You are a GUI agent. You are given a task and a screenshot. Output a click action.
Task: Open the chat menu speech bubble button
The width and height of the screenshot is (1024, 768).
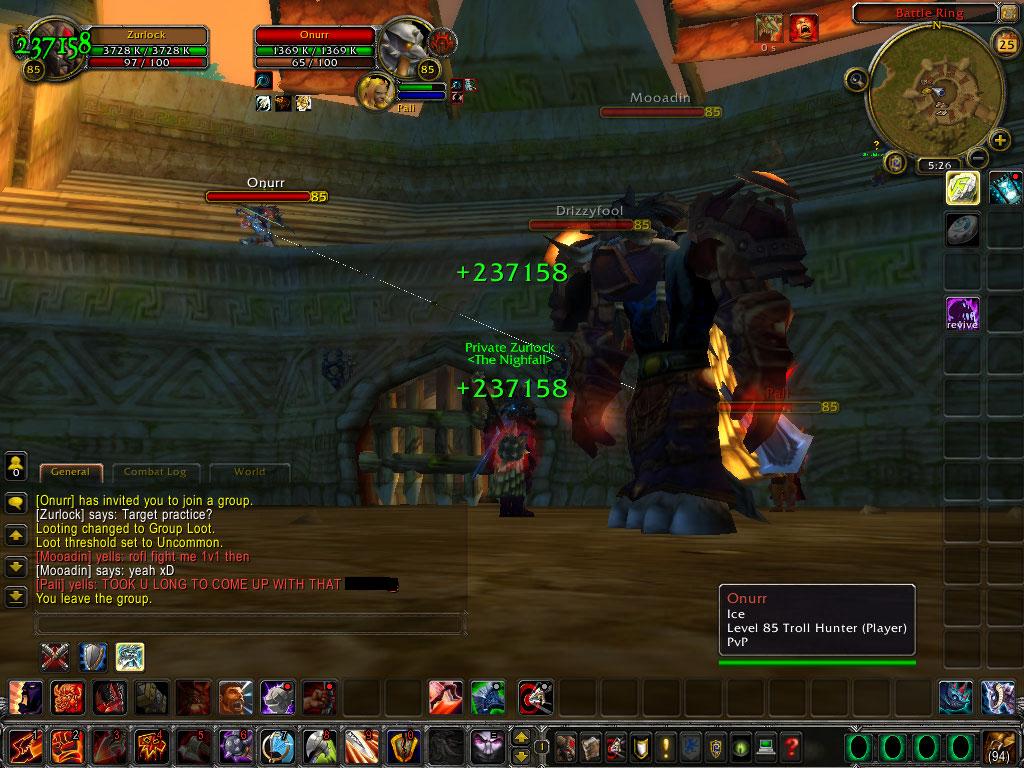click(16, 503)
